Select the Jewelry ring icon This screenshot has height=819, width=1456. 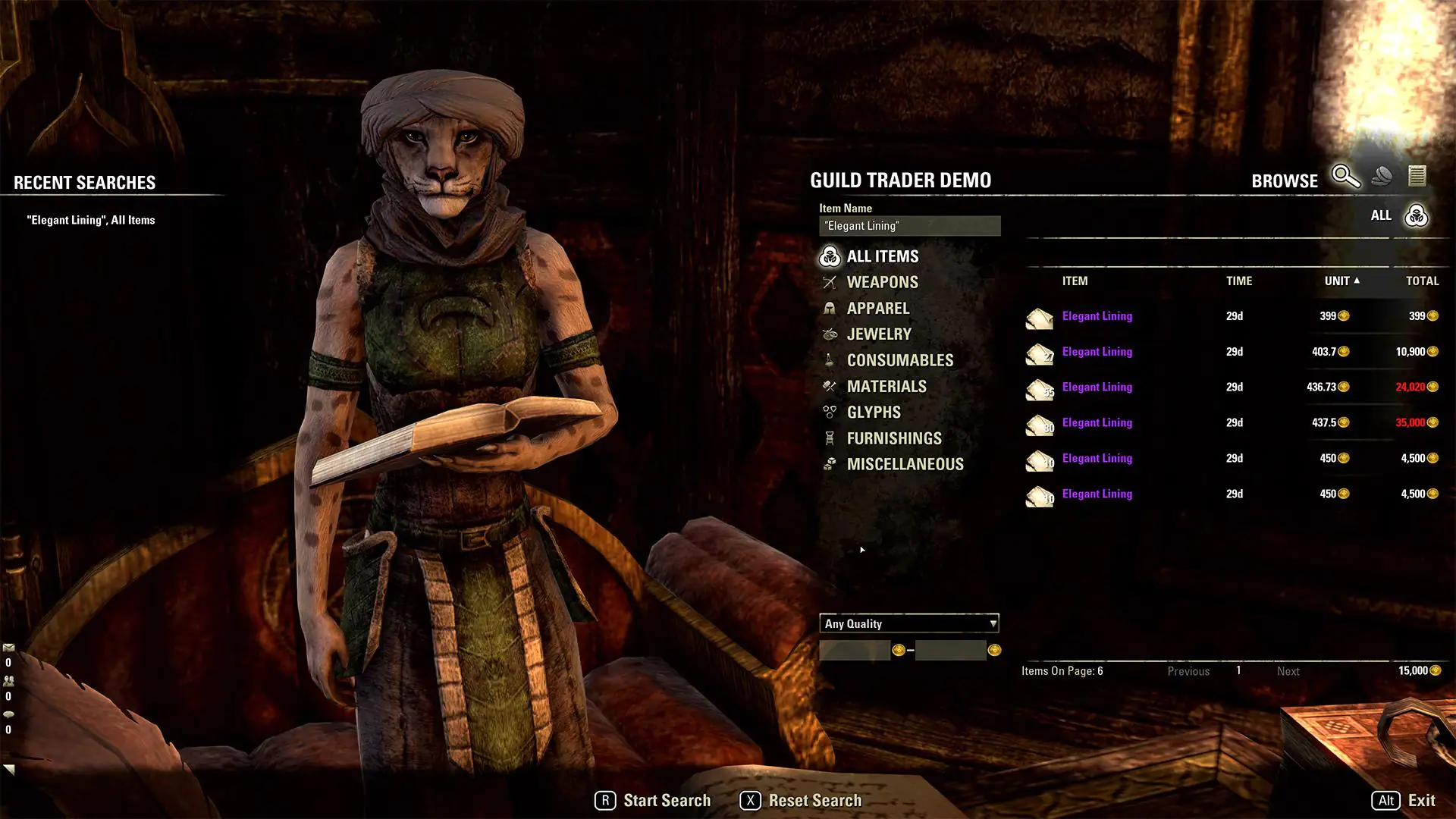pos(829,334)
